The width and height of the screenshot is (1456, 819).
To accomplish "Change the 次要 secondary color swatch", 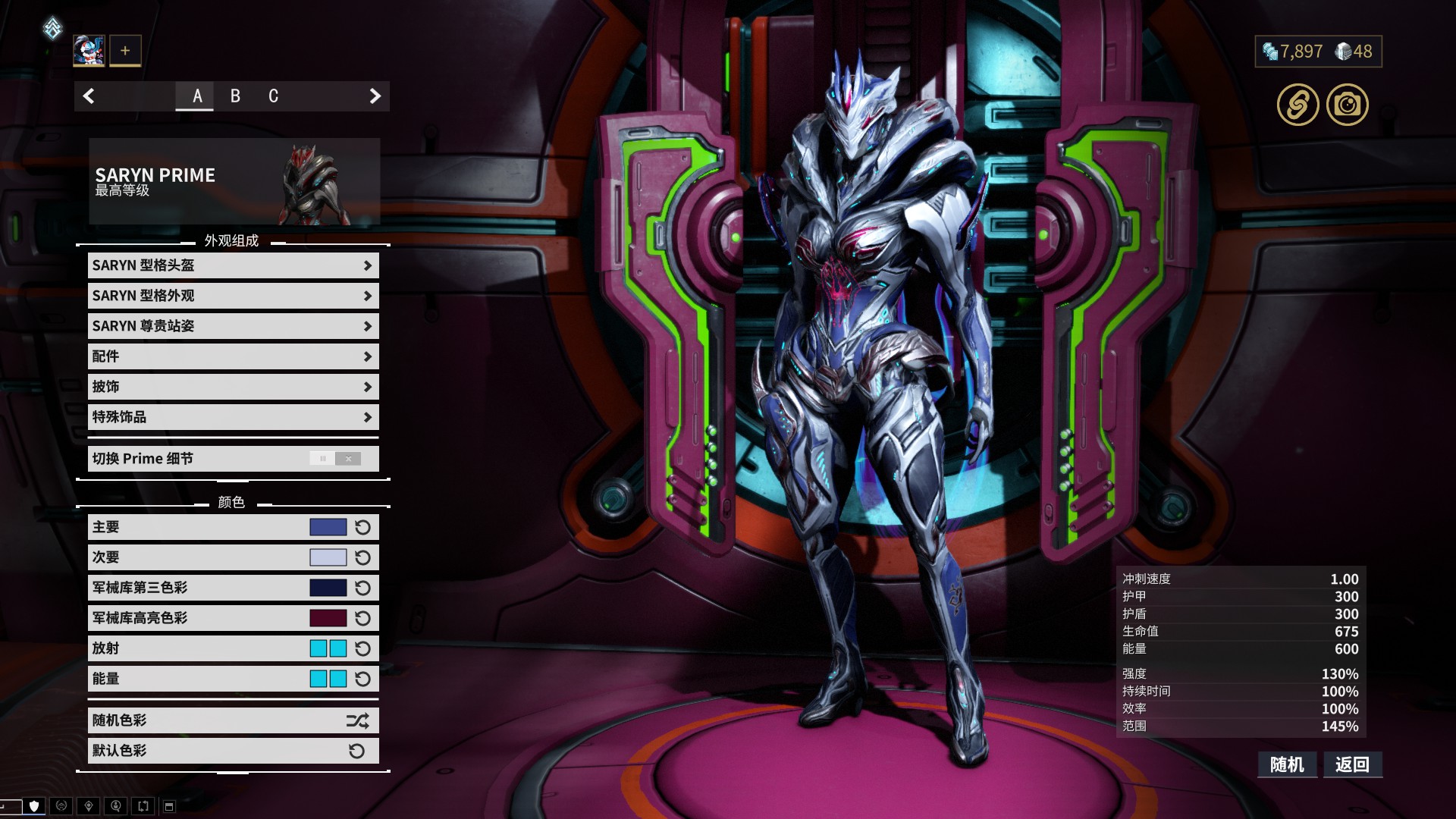I will click(328, 557).
